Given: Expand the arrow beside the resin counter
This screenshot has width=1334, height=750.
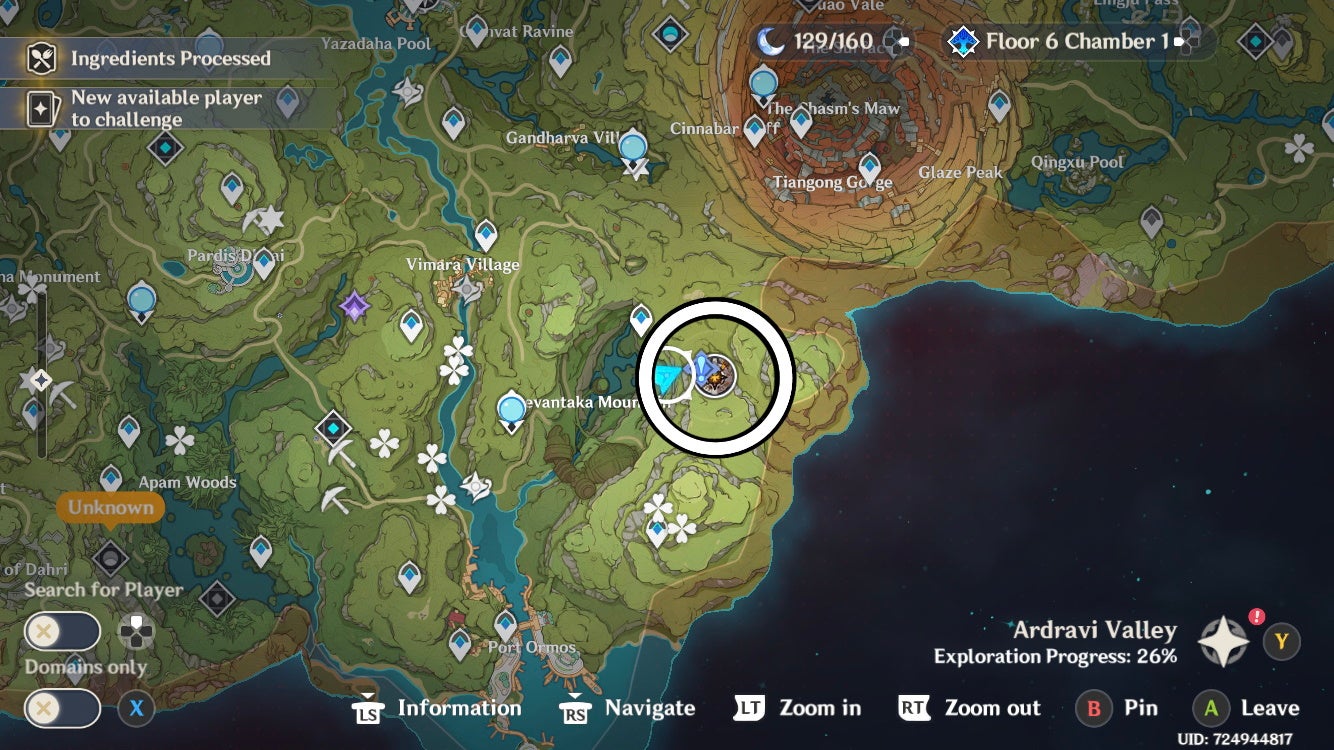Looking at the screenshot, I should pyautogui.click(x=905, y=42).
